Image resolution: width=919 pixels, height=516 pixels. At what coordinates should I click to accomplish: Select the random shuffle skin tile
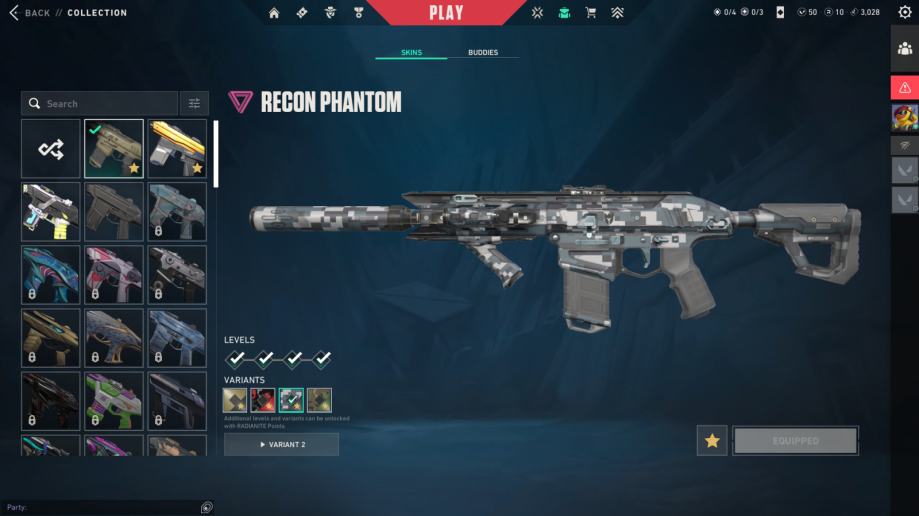click(x=51, y=149)
